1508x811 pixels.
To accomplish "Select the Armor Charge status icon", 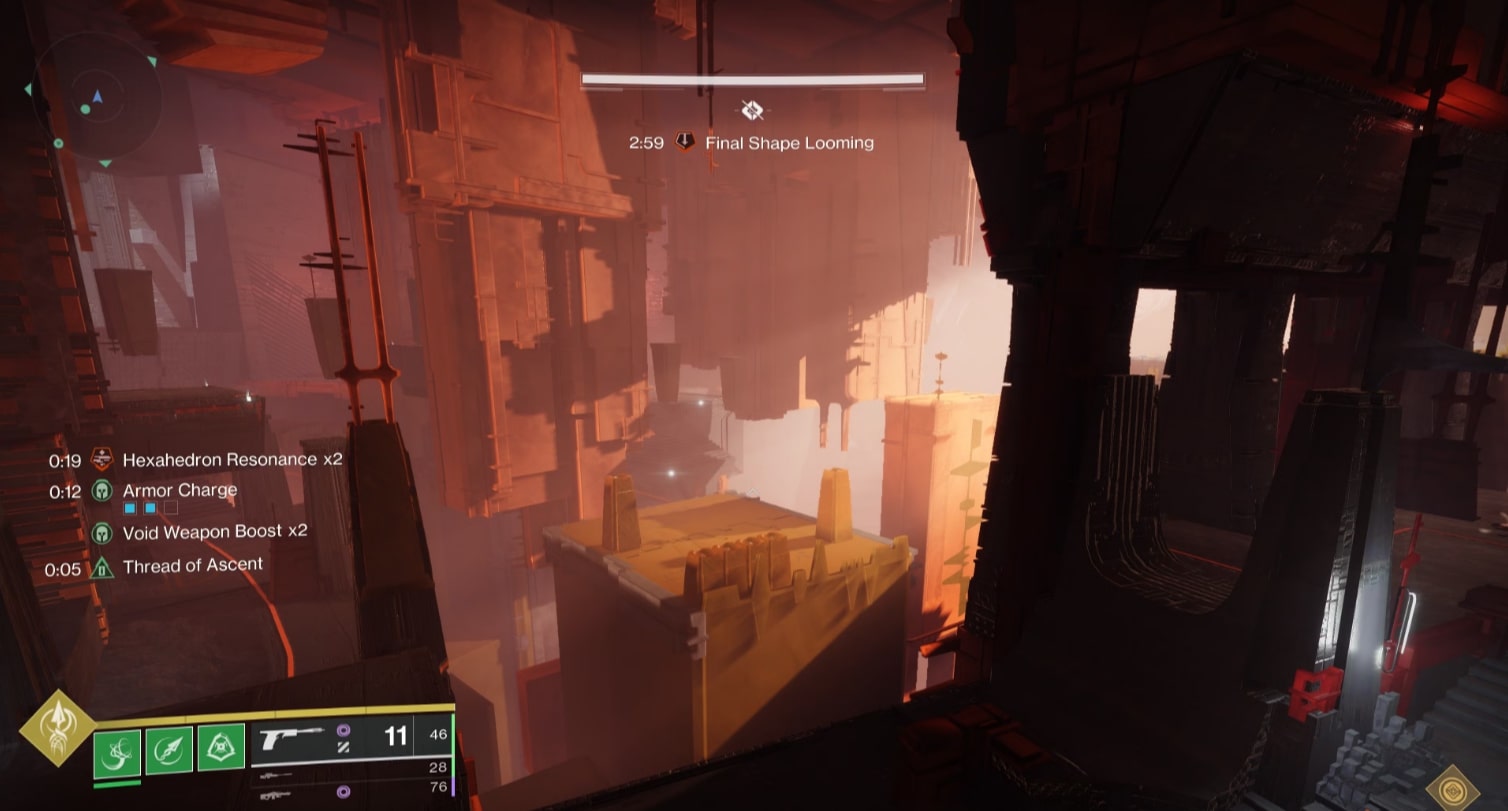I will pos(101,490).
